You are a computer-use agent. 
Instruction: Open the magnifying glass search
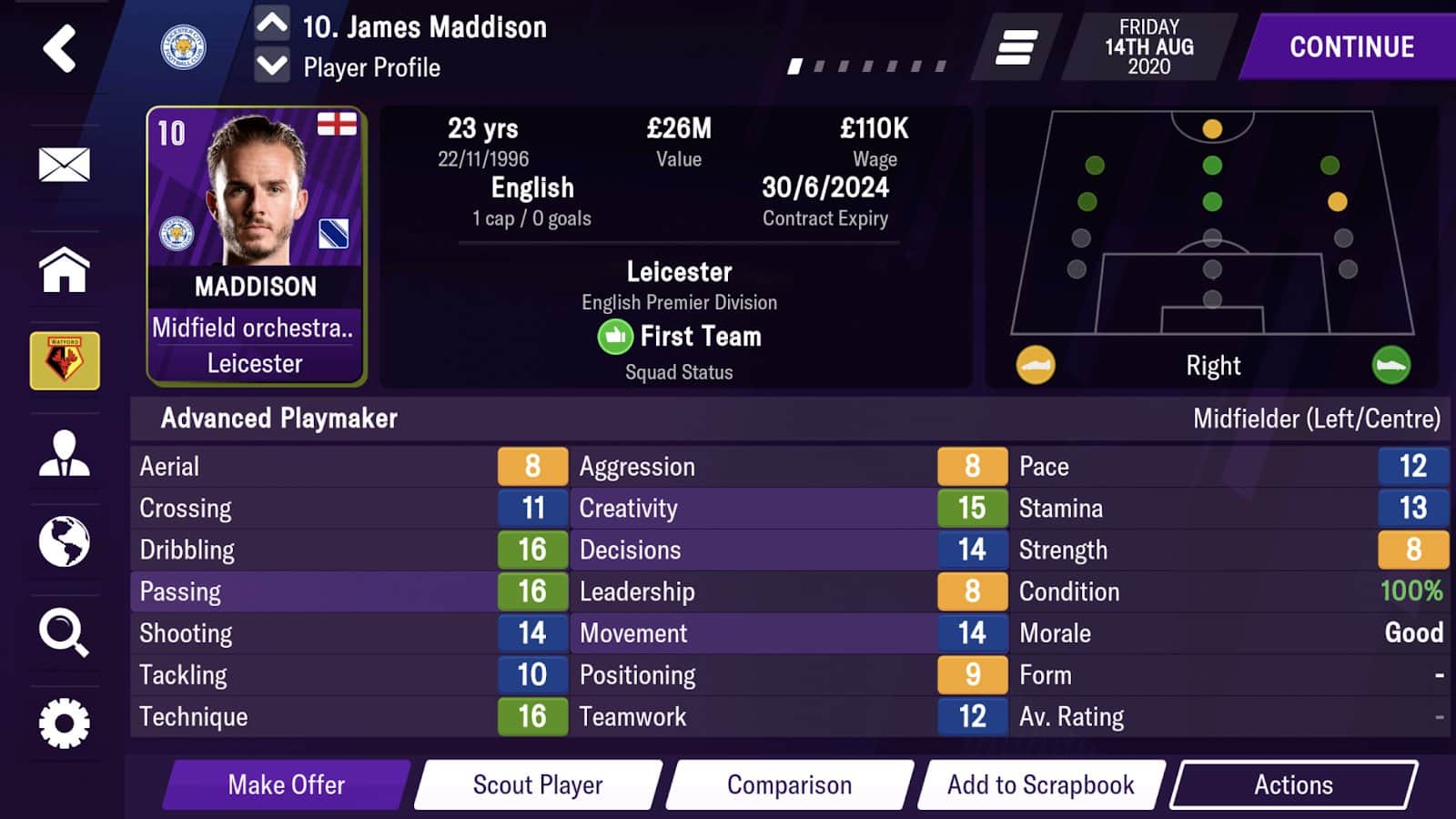coord(64,632)
